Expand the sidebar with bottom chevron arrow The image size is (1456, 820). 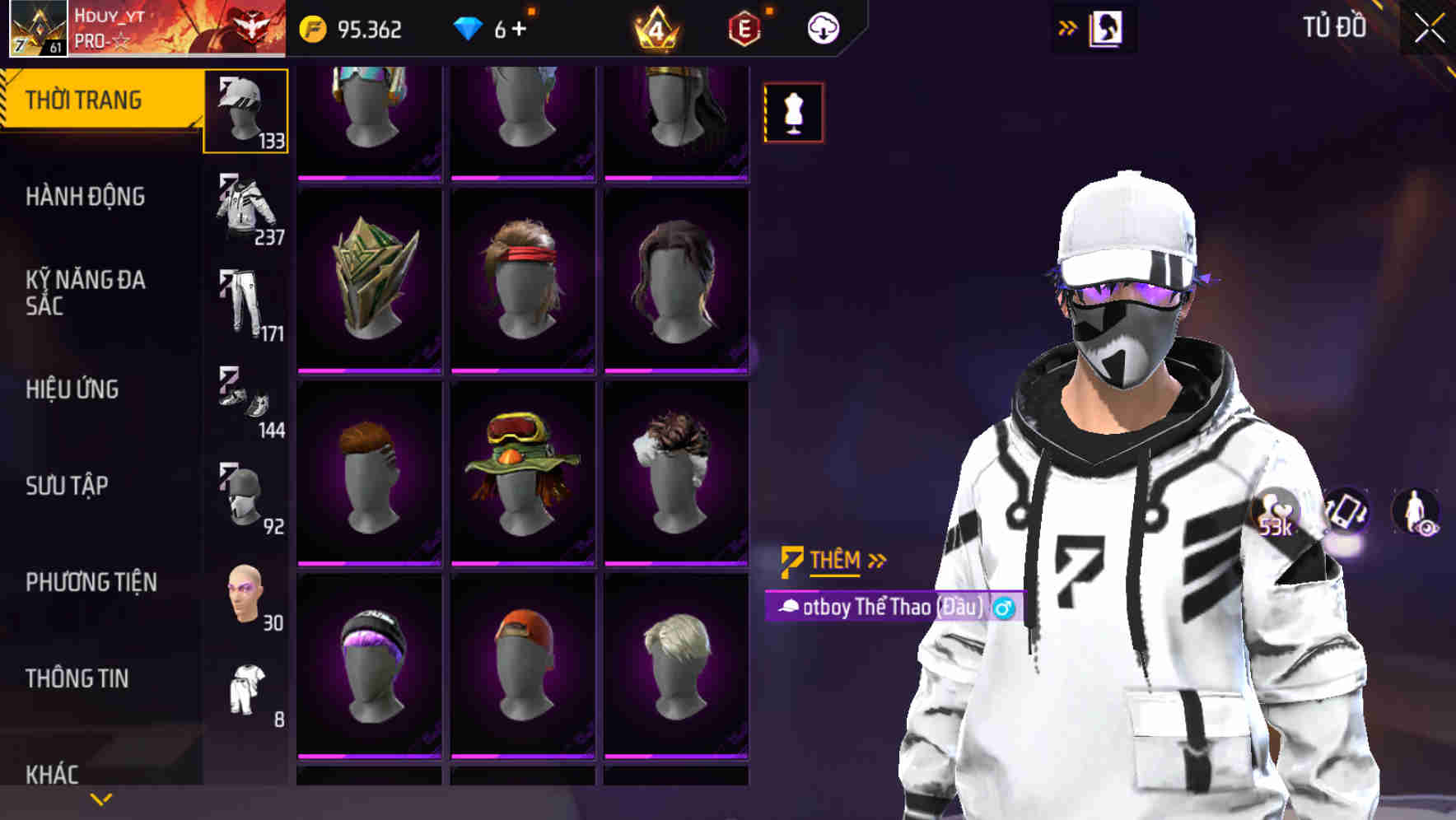click(x=99, y=799)
